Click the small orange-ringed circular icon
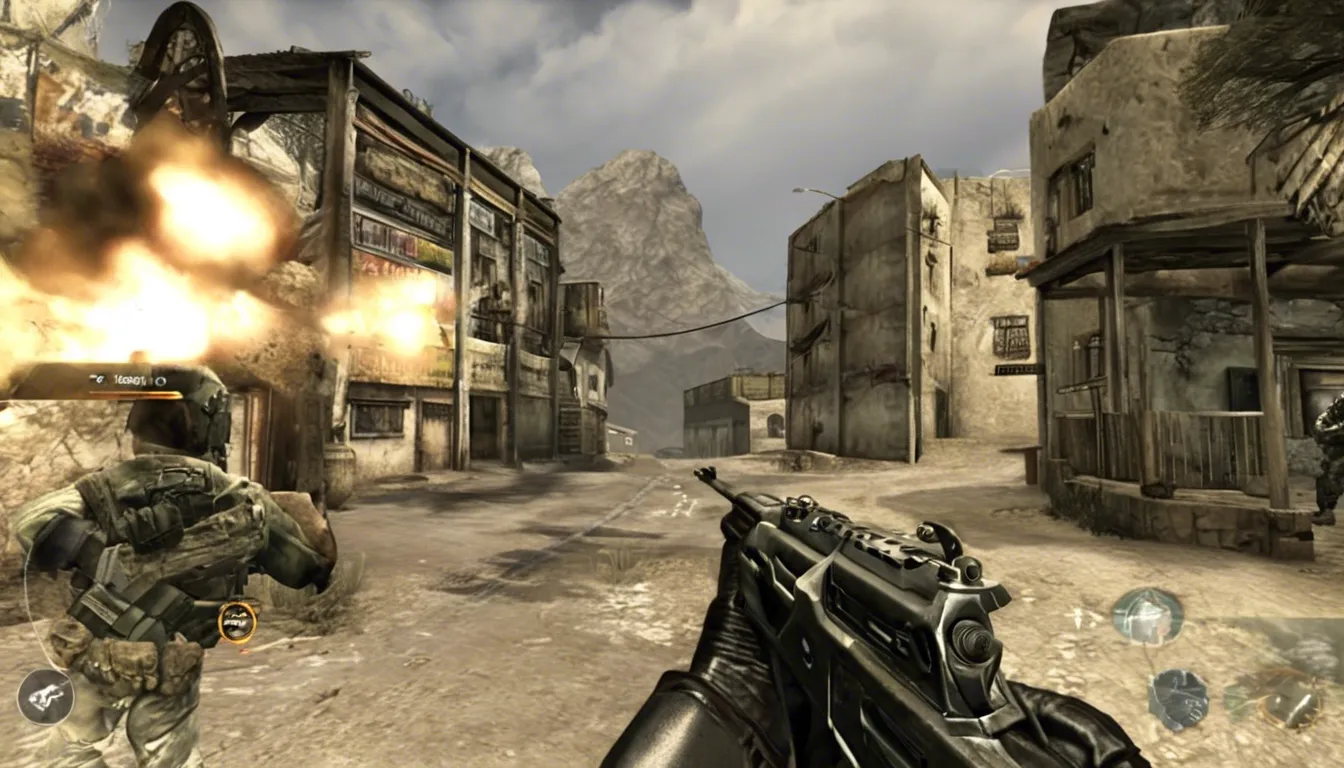Image resolution: width=1344 pixels, height=768 pixels. 237,622
